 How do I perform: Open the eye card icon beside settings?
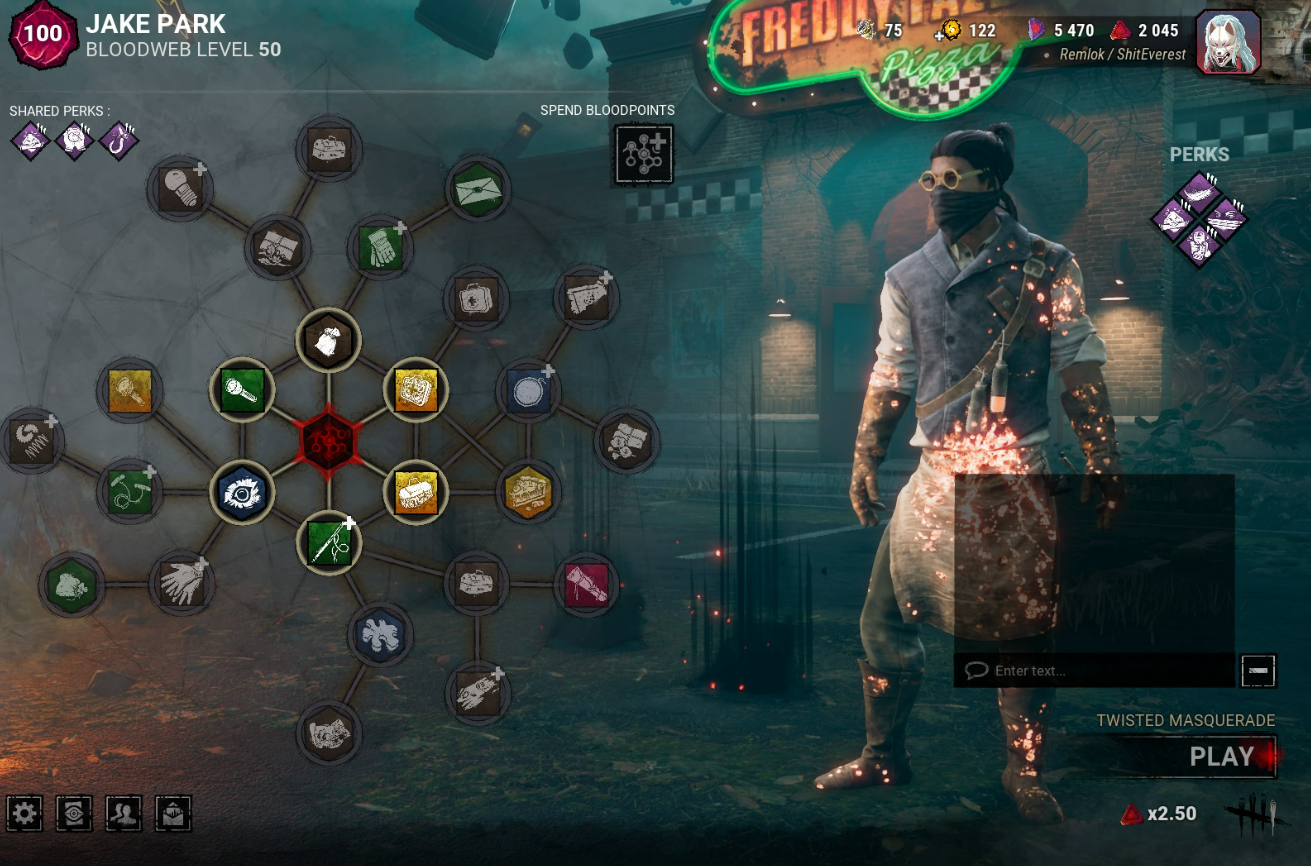[x=74, y=814]
